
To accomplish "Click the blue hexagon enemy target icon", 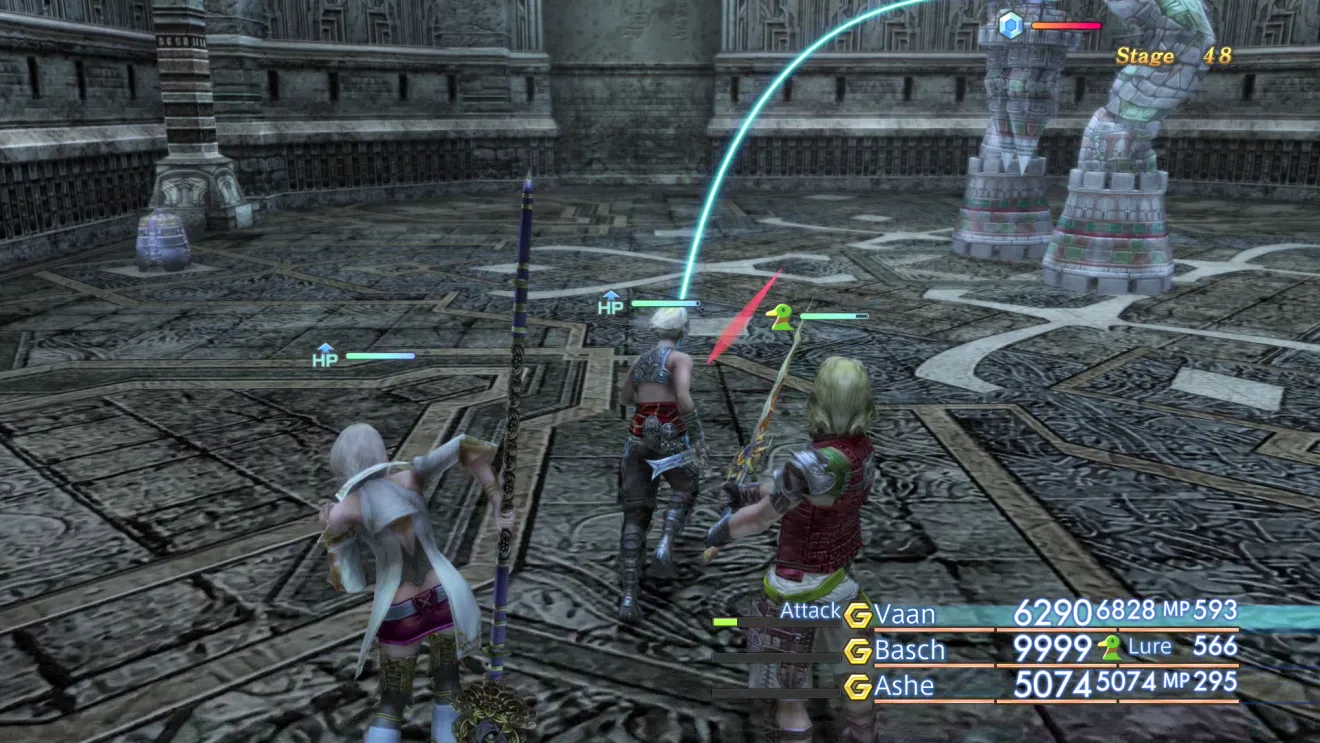I will 1011,25.
